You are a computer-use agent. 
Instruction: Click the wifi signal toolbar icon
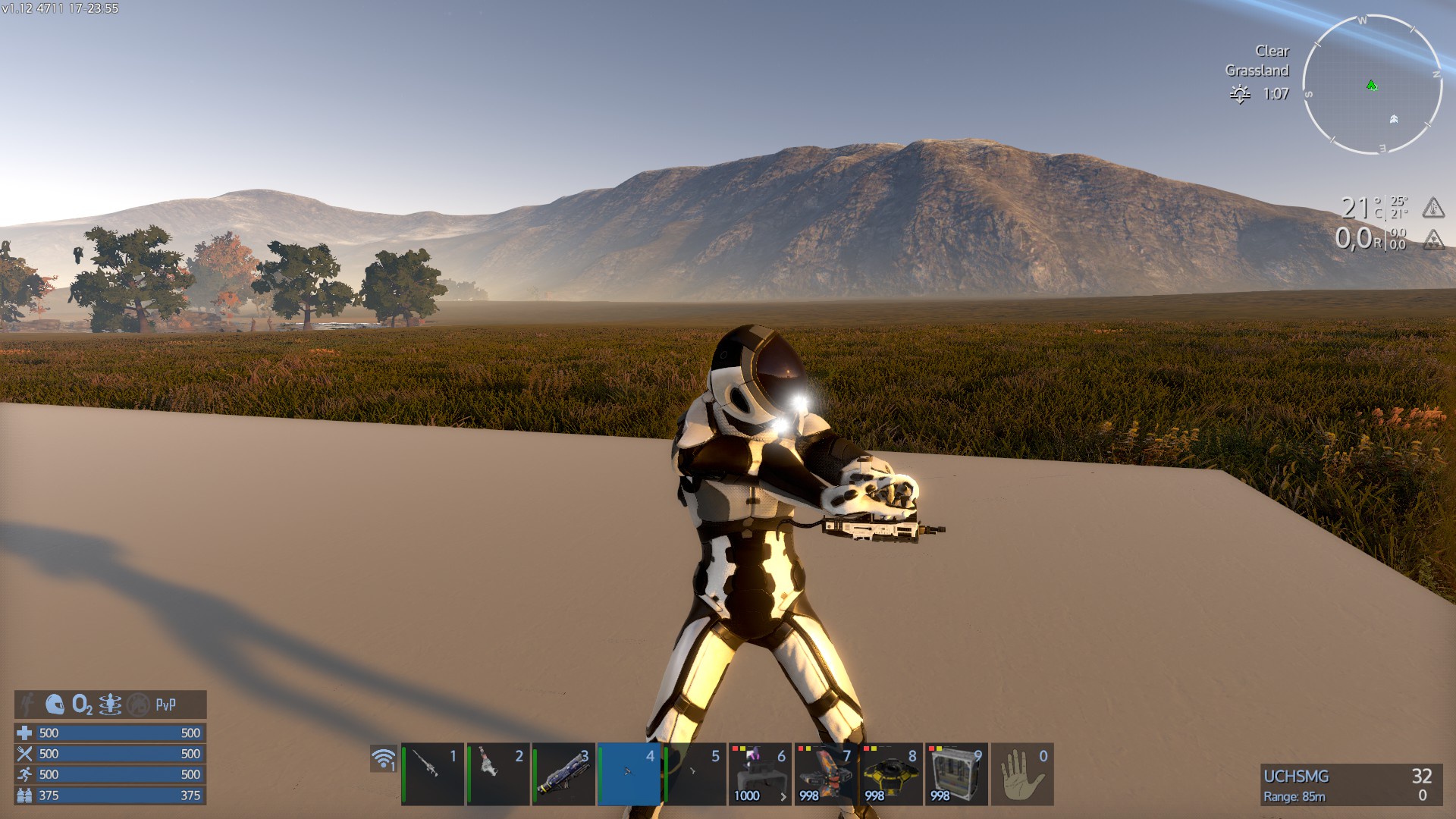click(x=384, y=758)
